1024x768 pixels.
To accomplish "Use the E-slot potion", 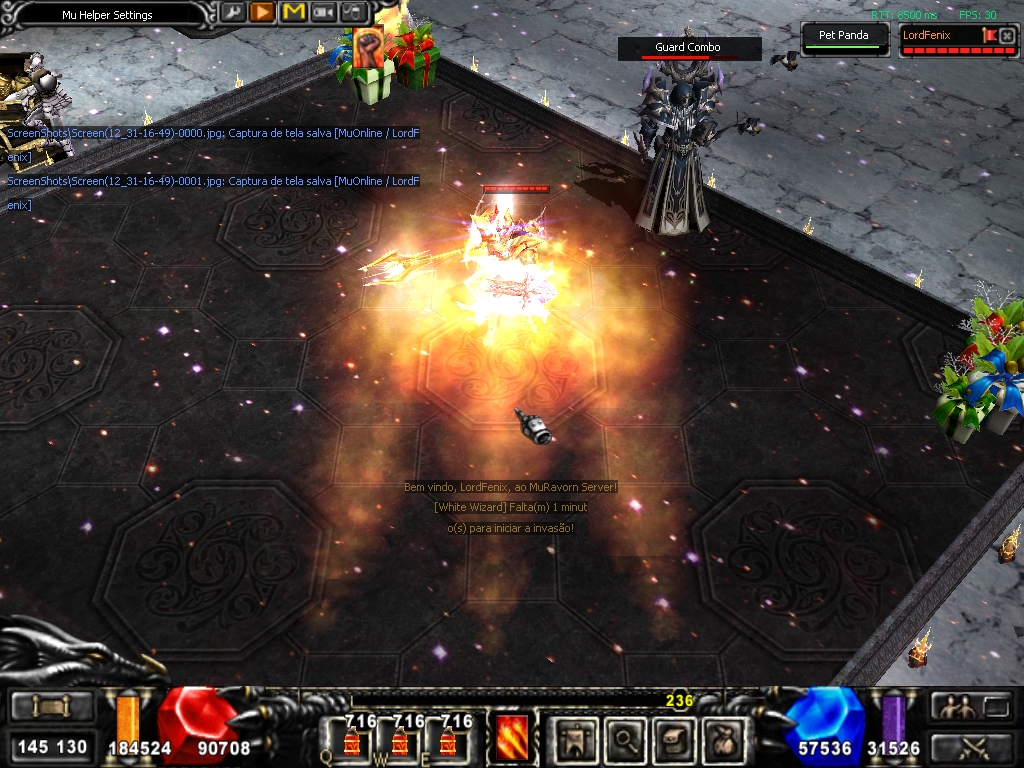I will pos(448,742).
